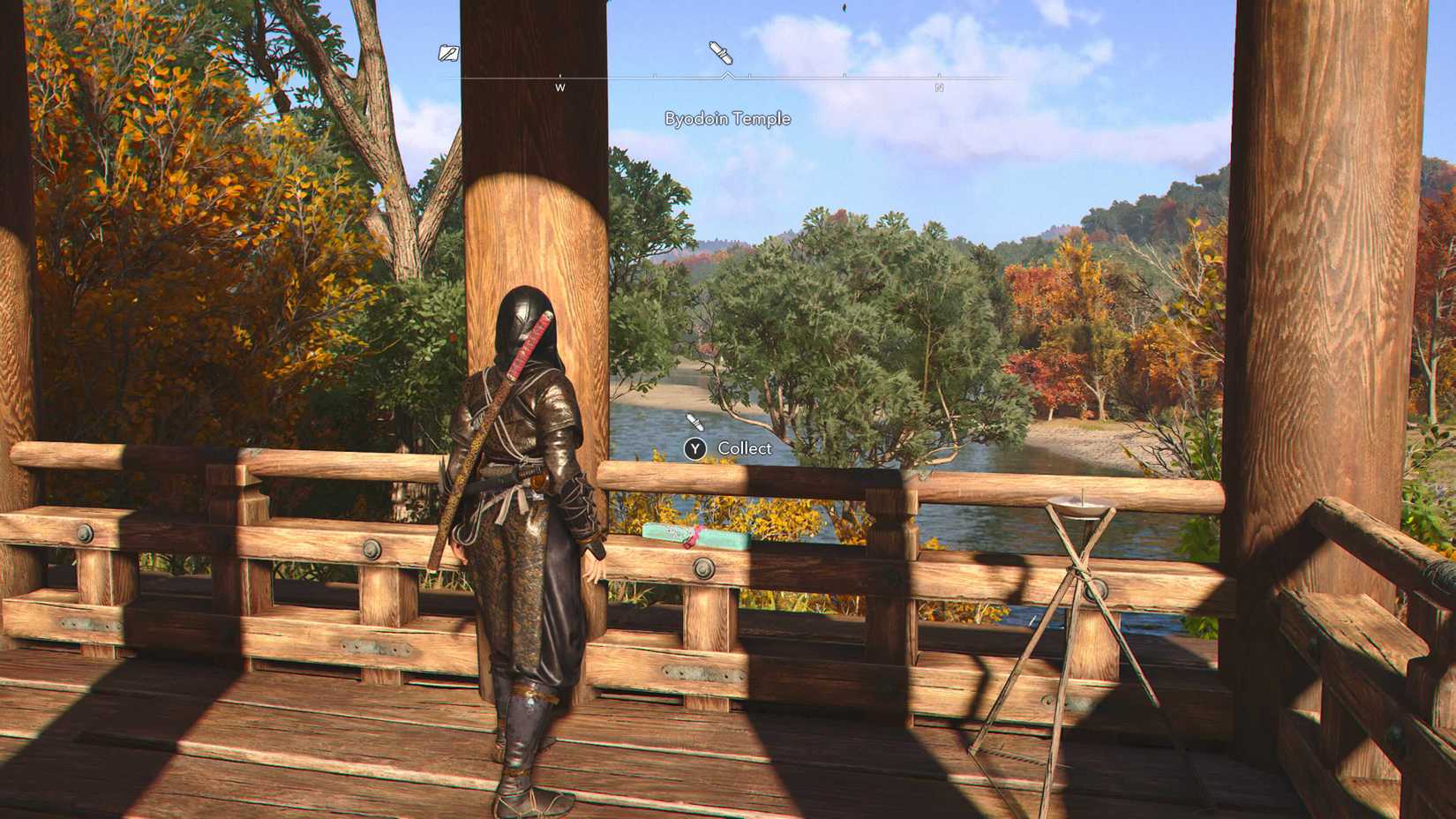Click the calligraphy brush marker on the compass
The image size is (1456, 819).
pos(719,53)
